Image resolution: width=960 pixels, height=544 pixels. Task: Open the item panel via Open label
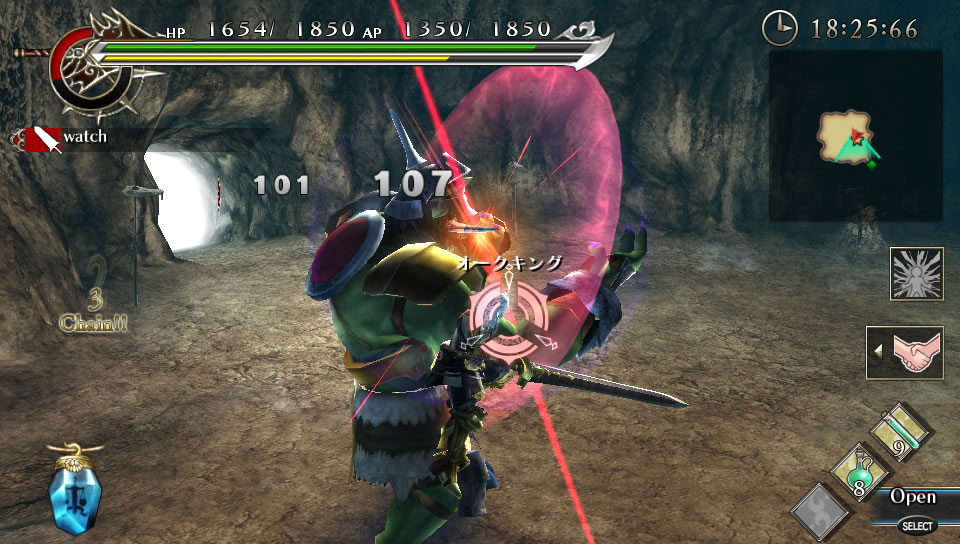point(913,497)
